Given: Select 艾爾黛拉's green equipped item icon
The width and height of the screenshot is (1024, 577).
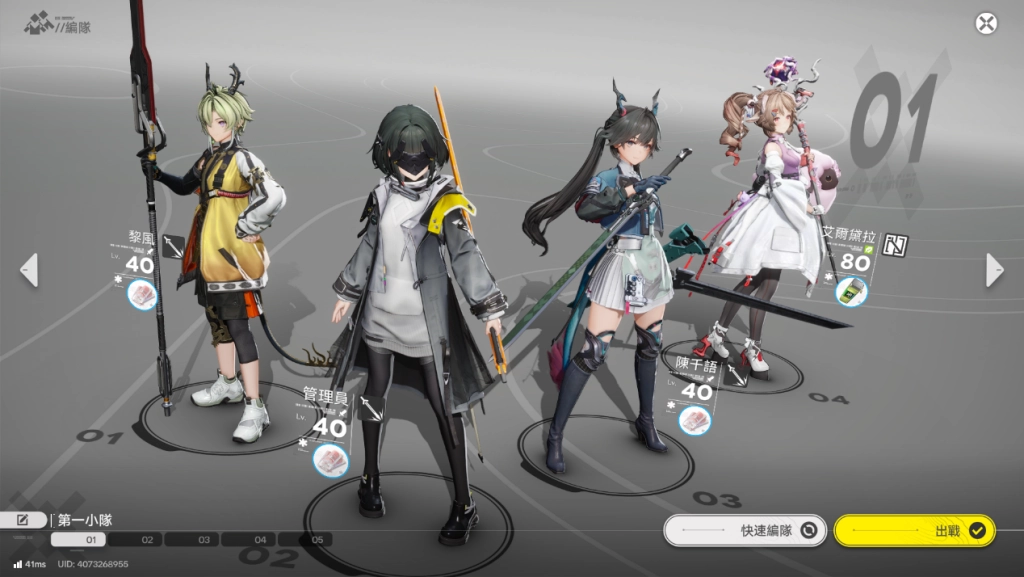Looking at the screenshot, I should (852, 292).
